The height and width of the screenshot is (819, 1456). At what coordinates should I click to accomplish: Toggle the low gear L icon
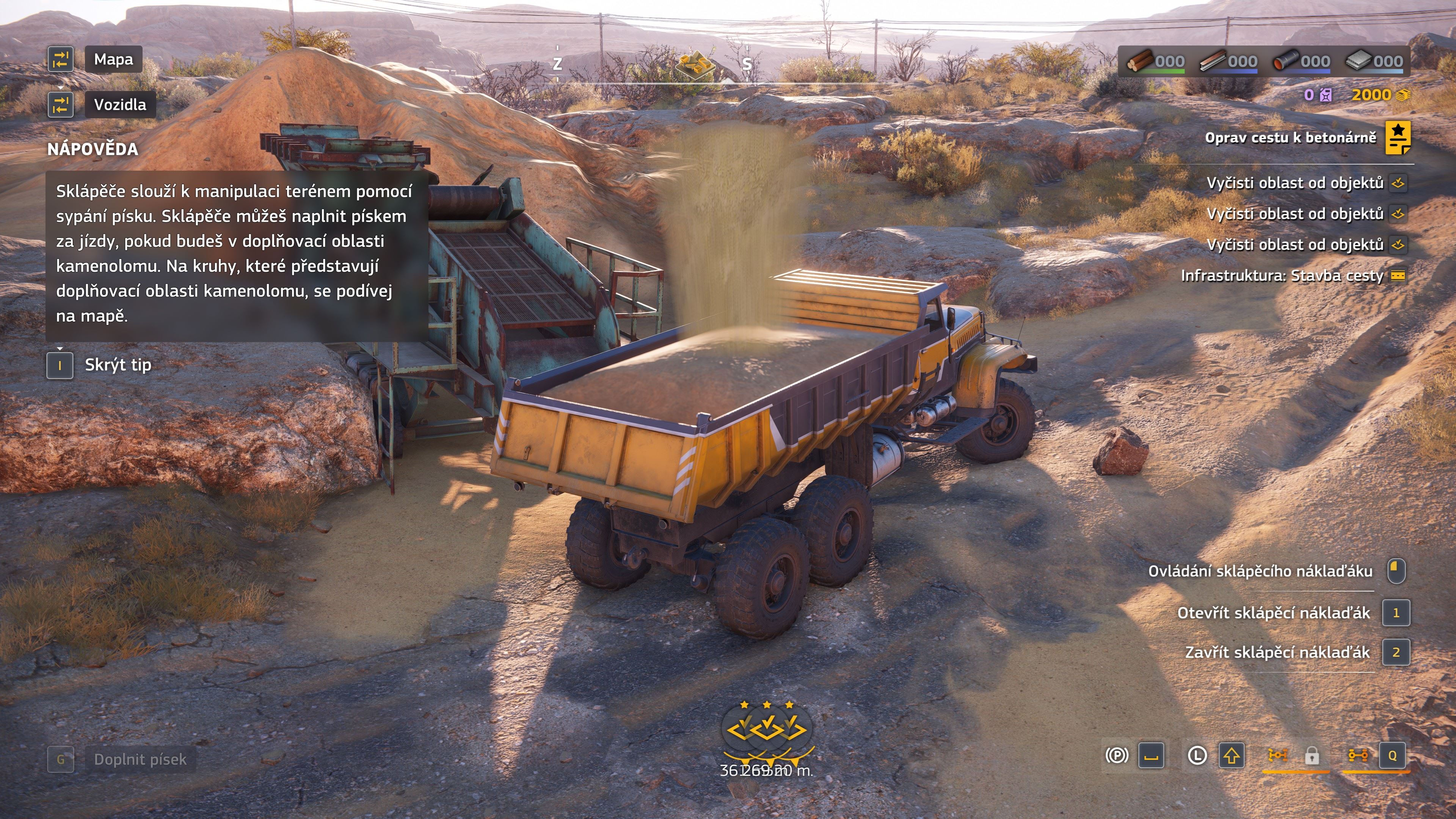(x=1197, y=756)
